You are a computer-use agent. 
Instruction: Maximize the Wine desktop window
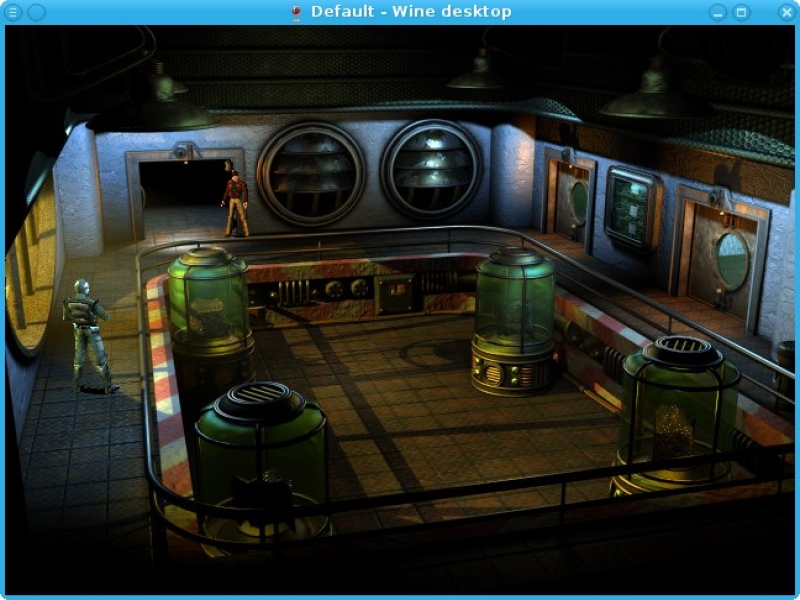[741, 12]
